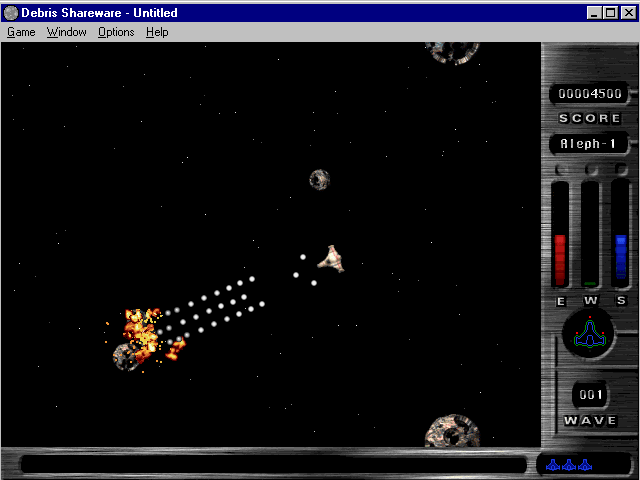Minimize the Debris Shareware window
This screenshot has width=640, height=480.
[x=595, y=13]
